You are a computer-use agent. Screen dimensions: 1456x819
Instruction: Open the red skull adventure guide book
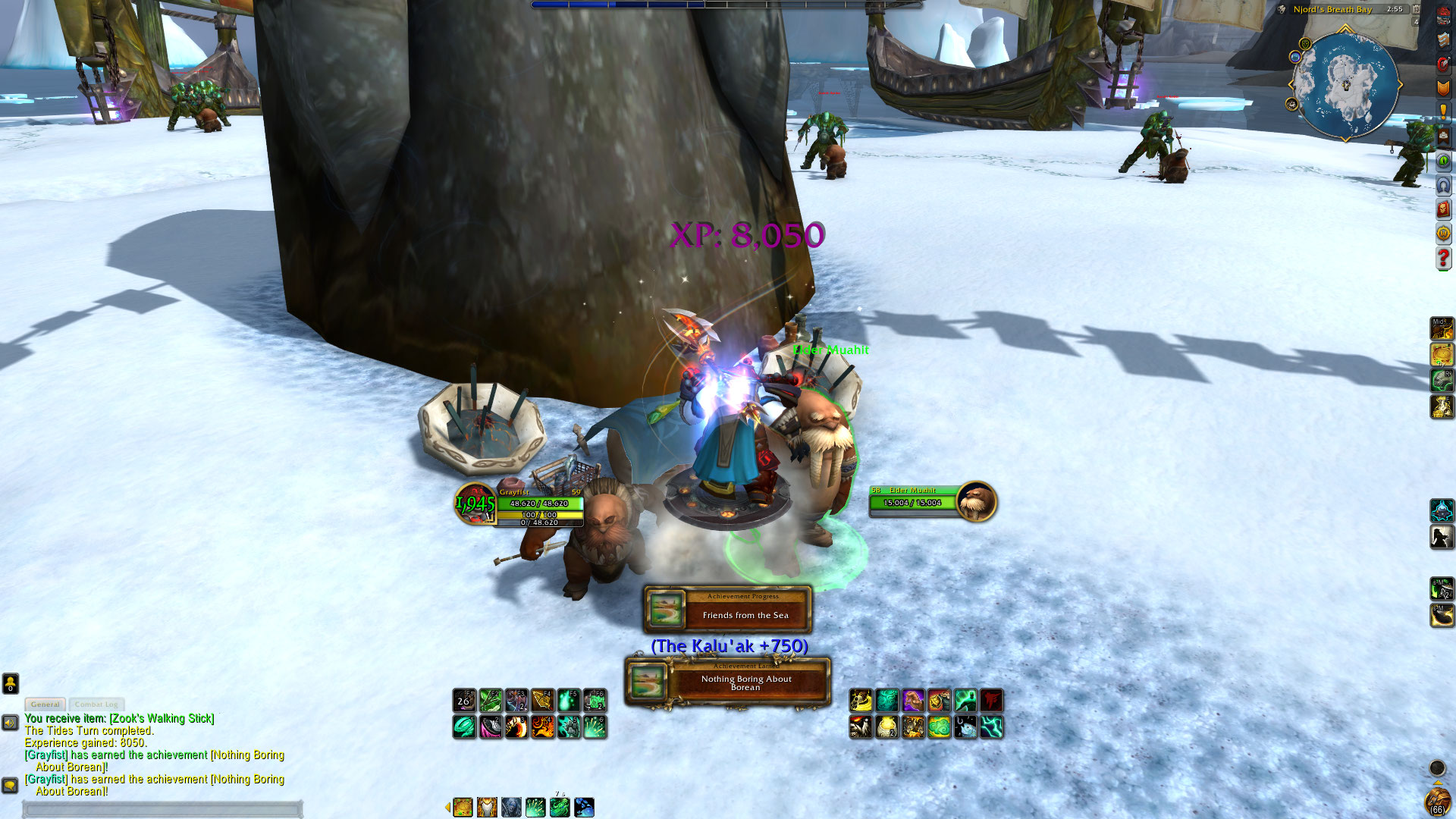coord(1443,209)
